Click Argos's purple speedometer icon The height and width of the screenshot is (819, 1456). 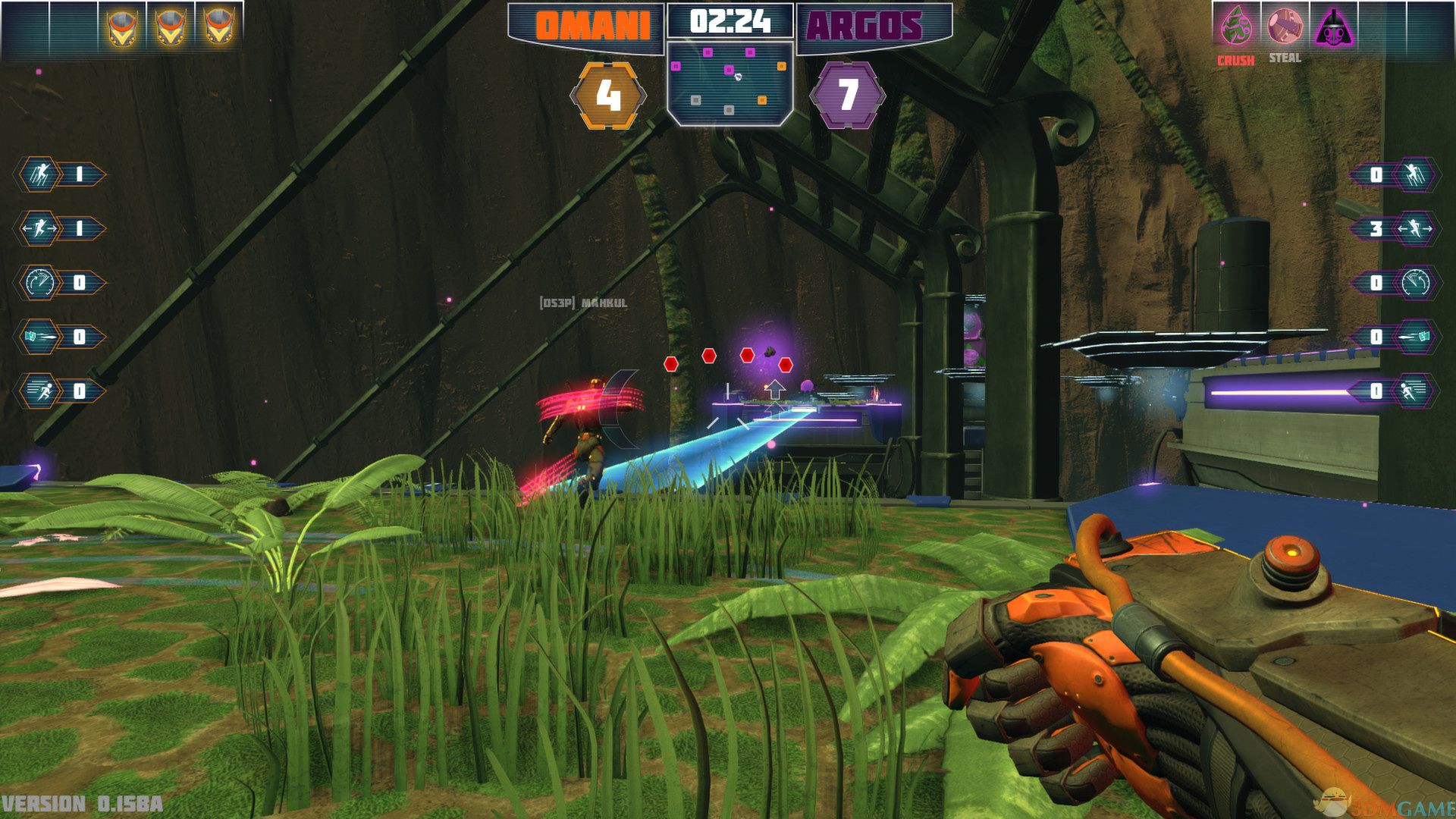pos(1415,283)
